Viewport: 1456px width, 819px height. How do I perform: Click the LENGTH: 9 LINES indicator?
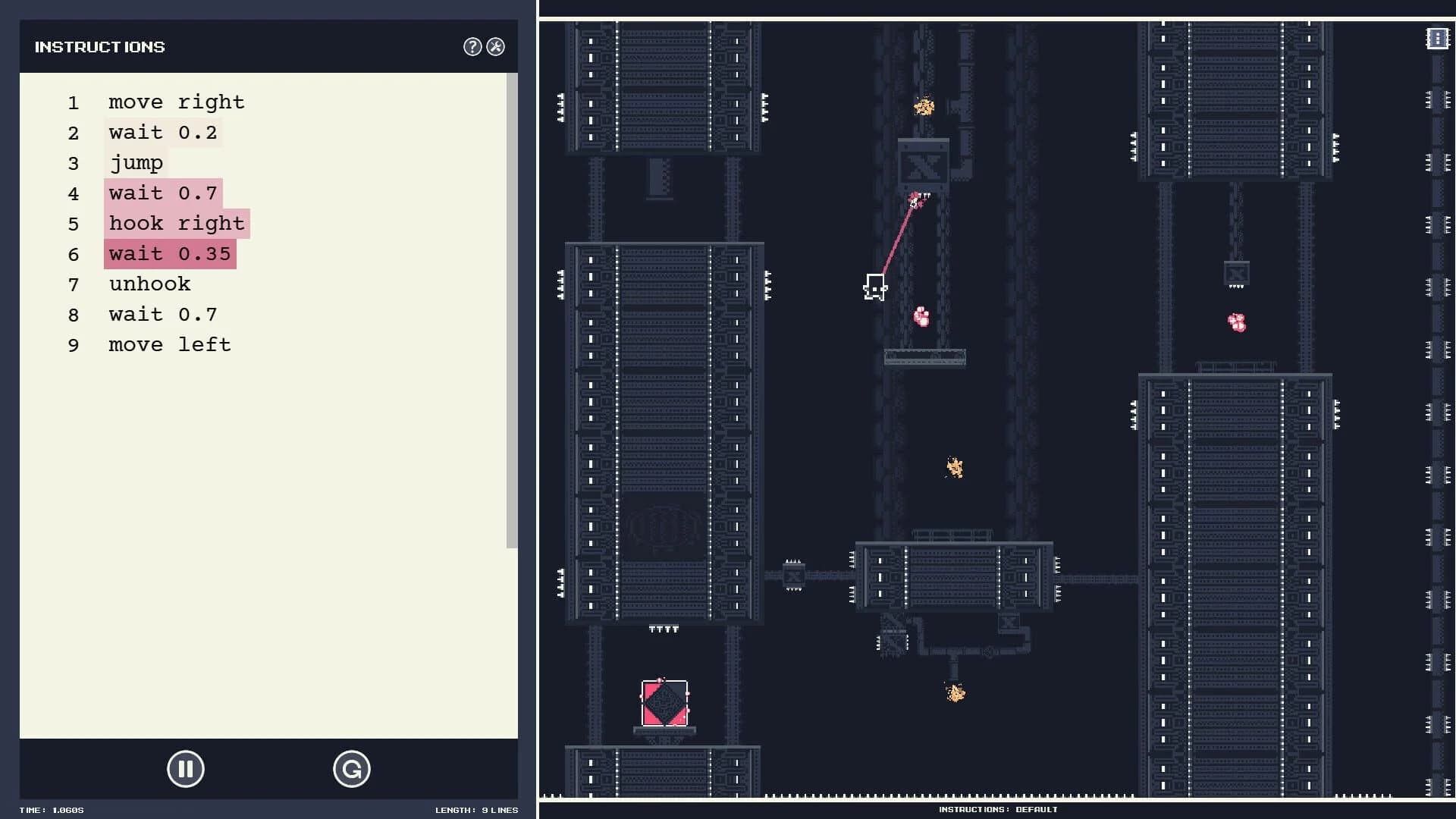[x=478, y=810]
